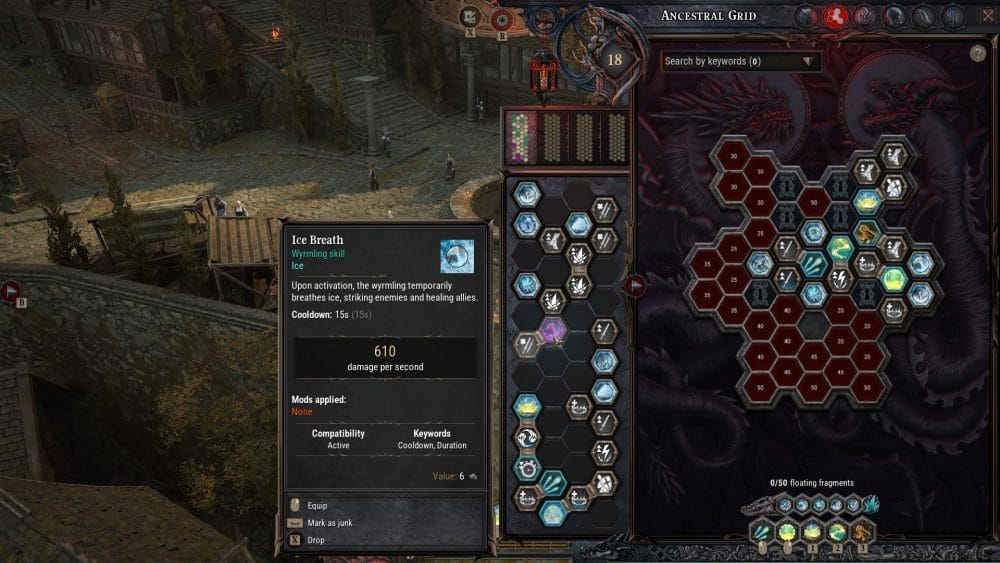
Task: Click the level 18 wyrmling badge
Action: click(614, 59)
